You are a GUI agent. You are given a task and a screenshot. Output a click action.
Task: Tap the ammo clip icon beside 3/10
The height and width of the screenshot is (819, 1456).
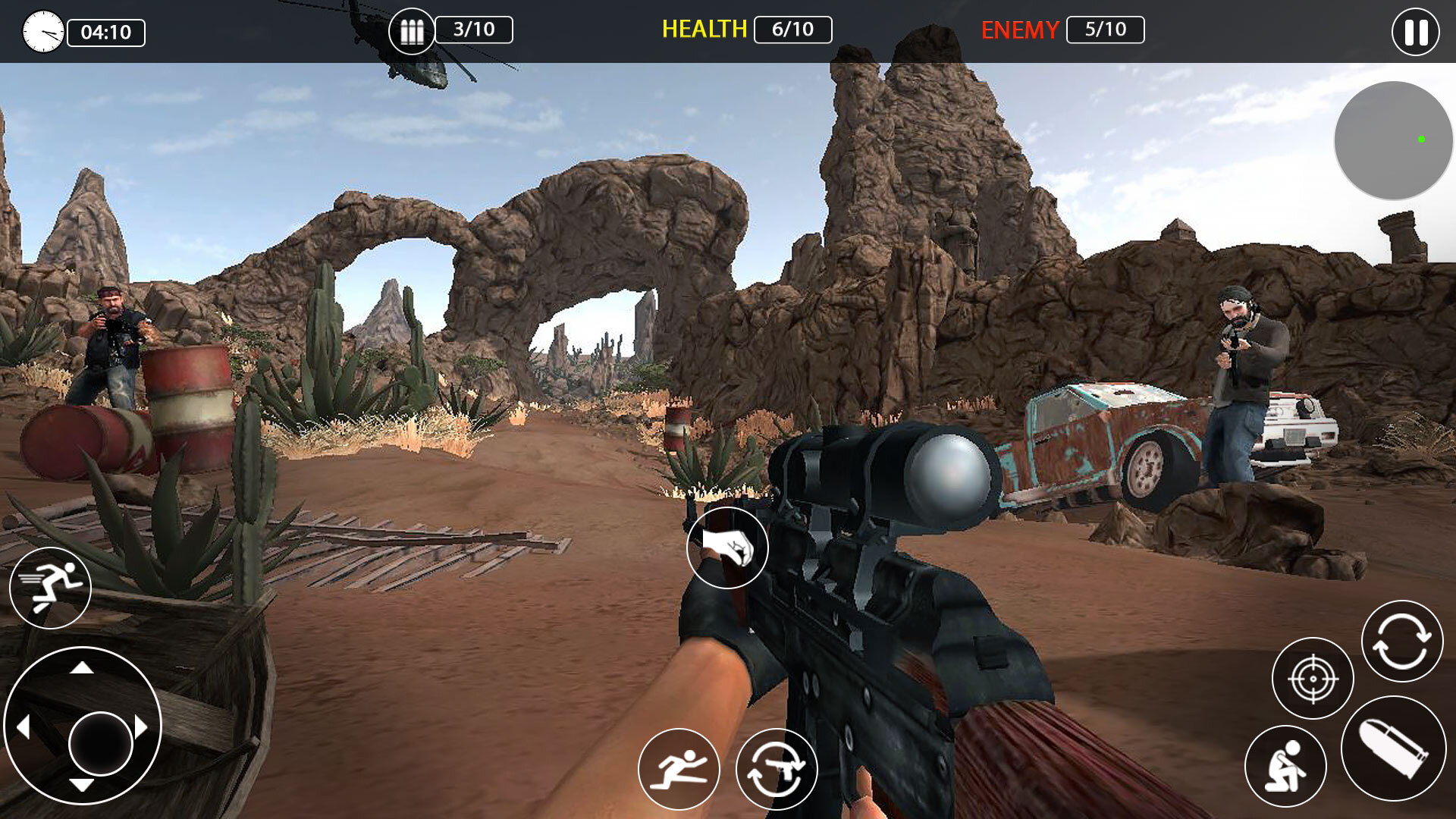tap(412, 30)
